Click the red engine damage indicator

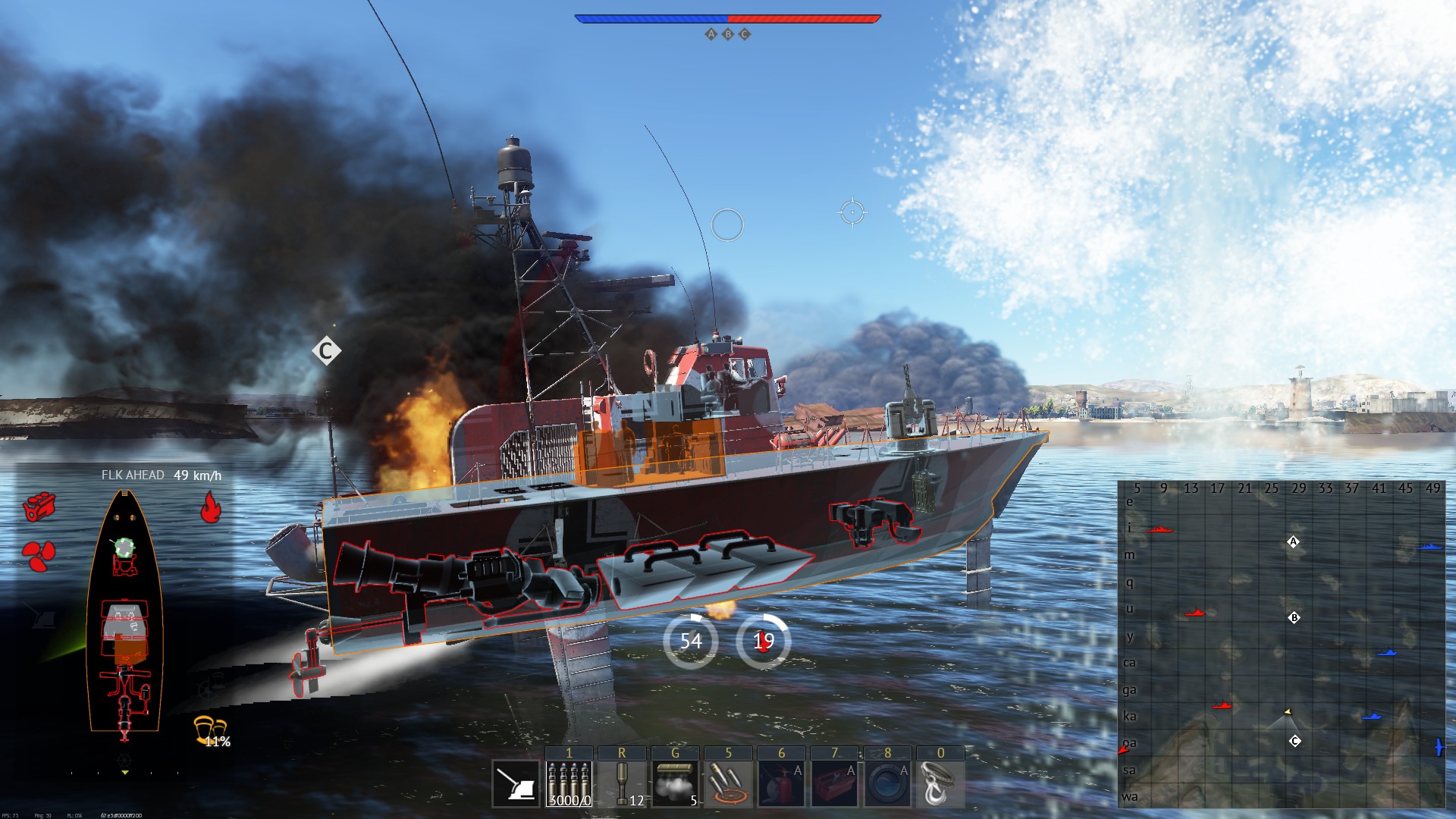click(x=39, y=507)
